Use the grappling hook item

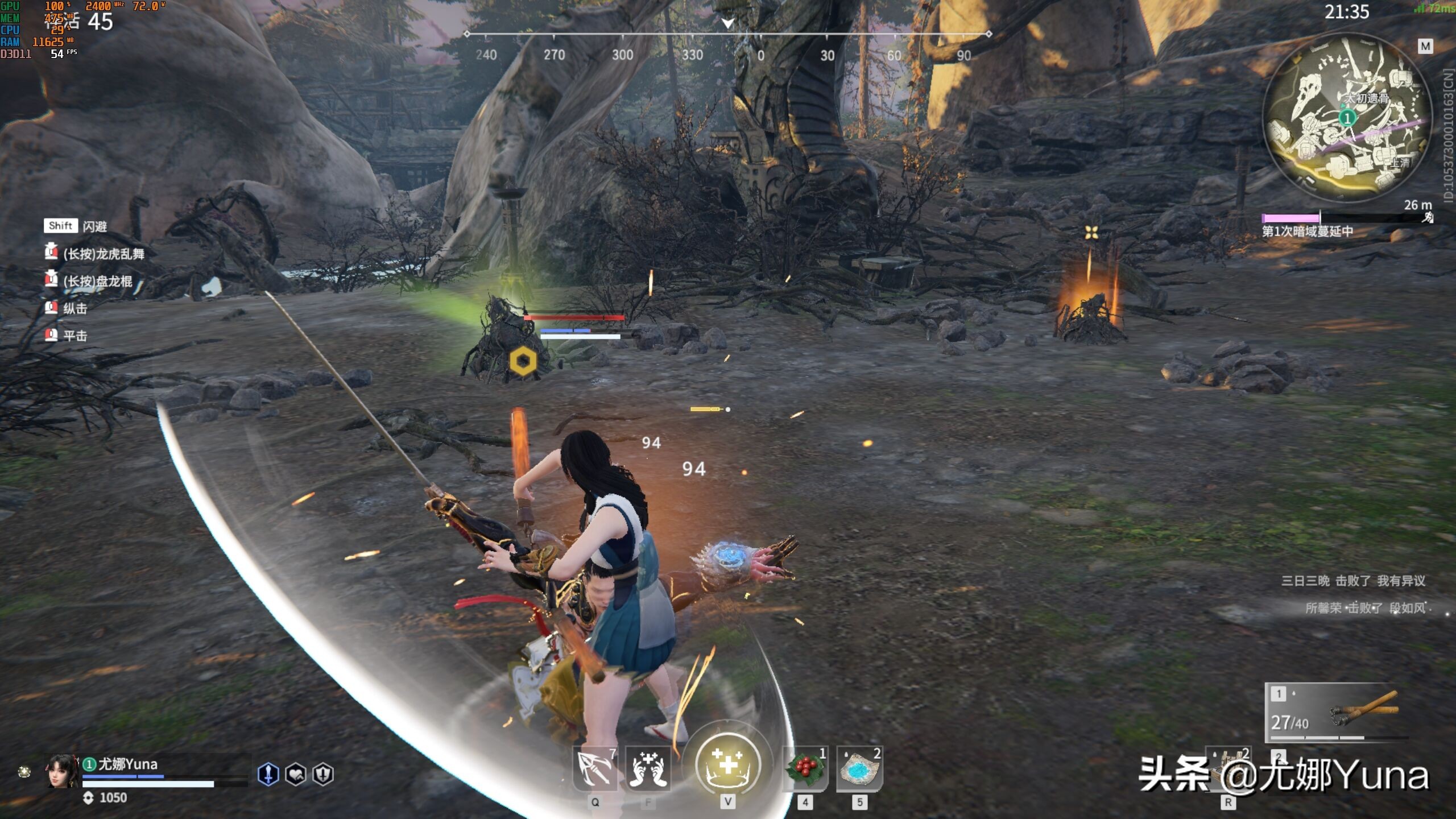(x=594, y=769)
